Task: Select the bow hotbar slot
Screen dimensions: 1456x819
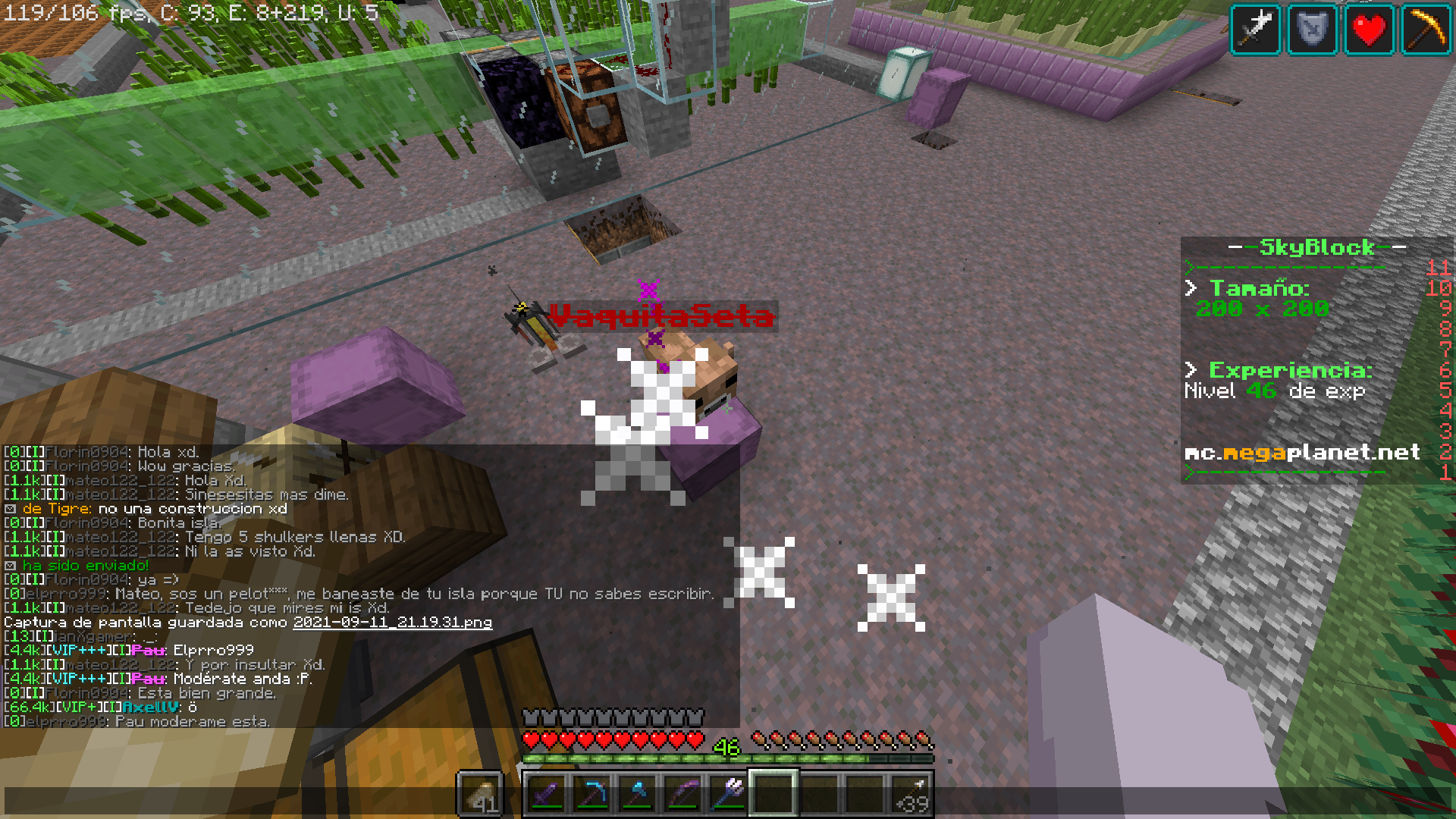Action: coord(682,794)
